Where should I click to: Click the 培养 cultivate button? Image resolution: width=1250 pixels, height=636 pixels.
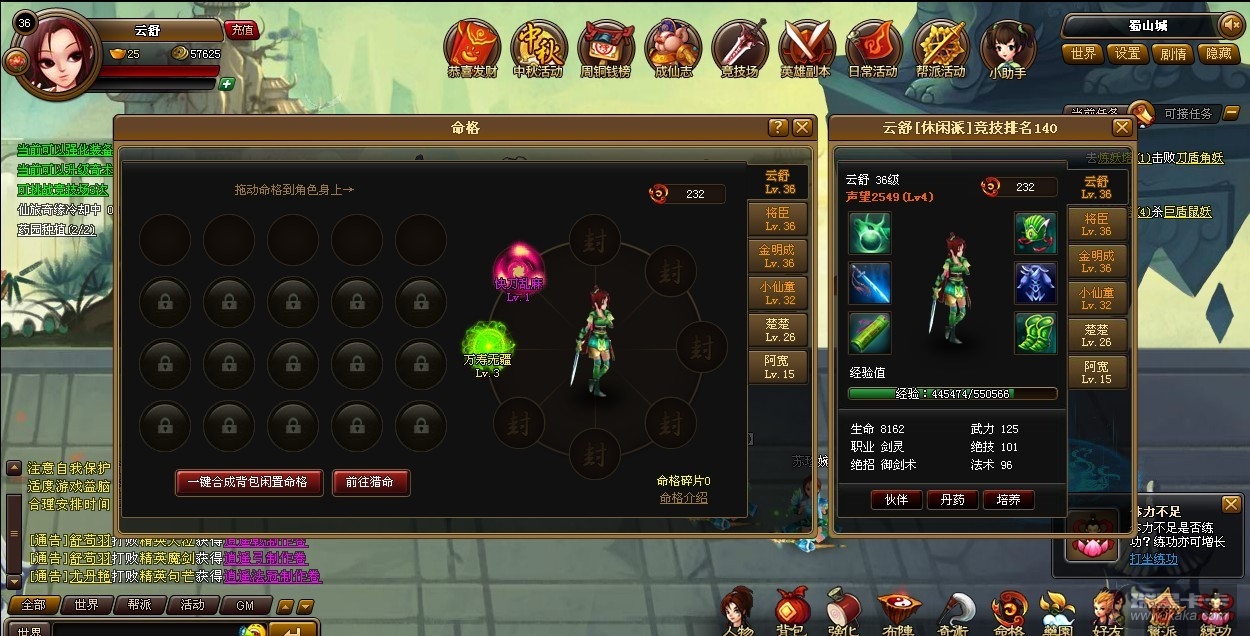click(1008, 499)
